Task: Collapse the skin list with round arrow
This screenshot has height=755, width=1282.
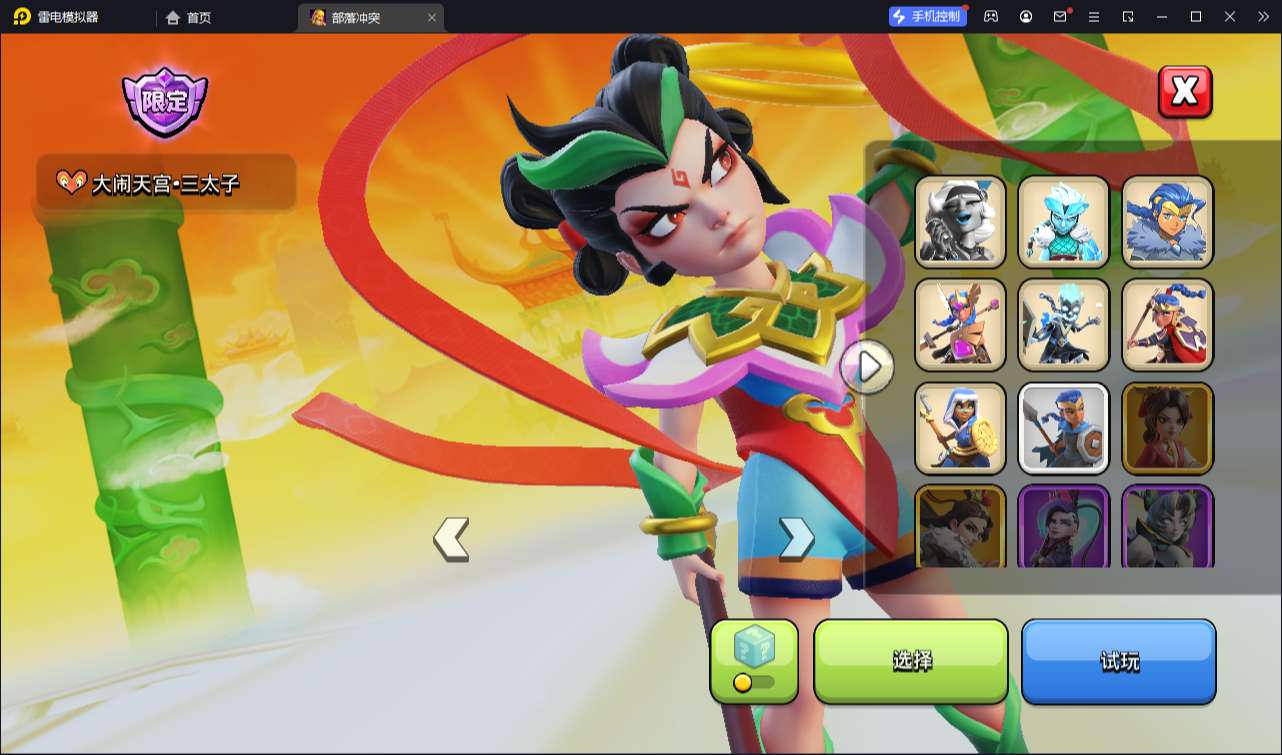Action: pyautogui.click(x=868, y=367)
